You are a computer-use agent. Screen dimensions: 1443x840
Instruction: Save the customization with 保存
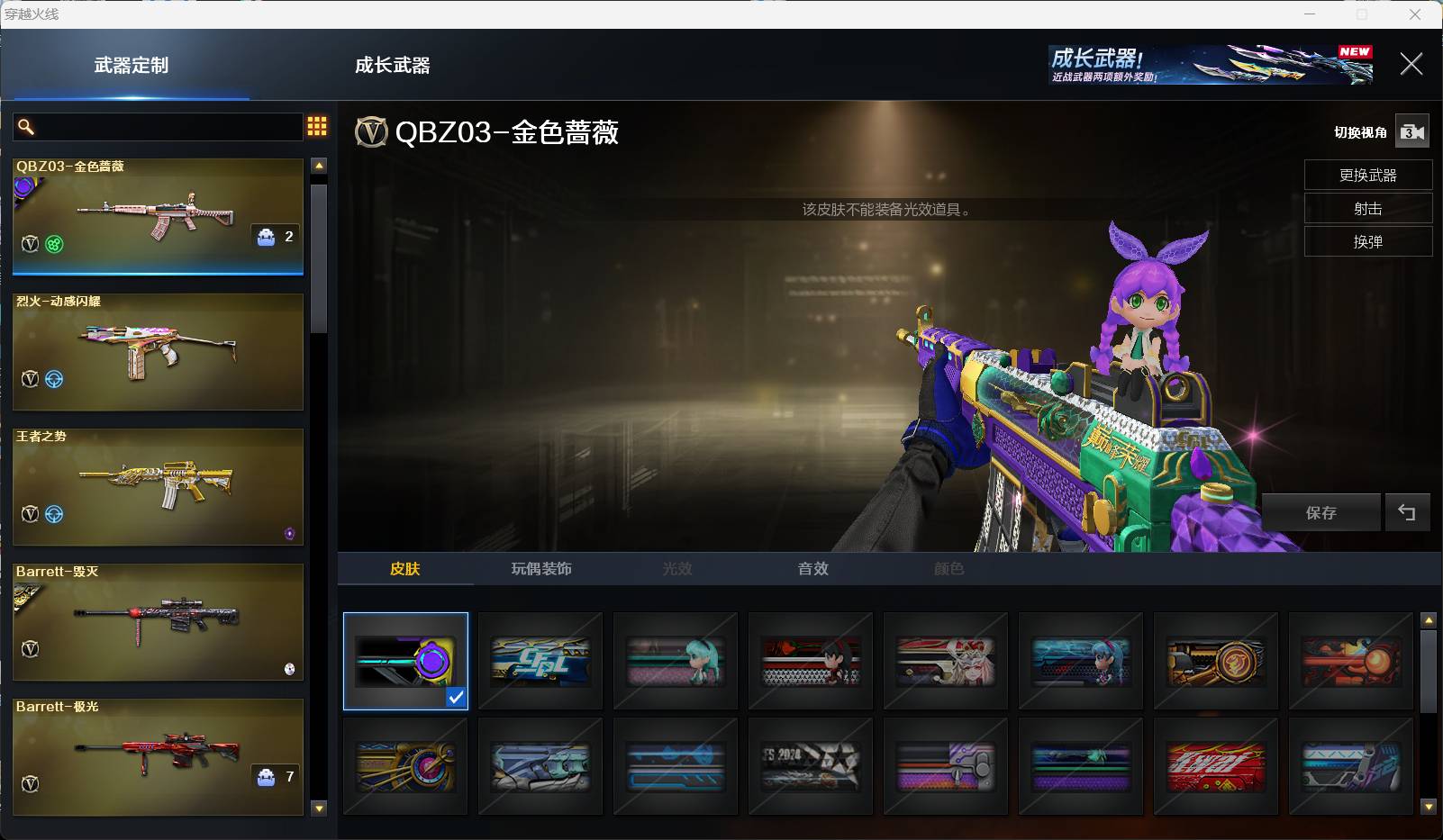click(1320, 512)
